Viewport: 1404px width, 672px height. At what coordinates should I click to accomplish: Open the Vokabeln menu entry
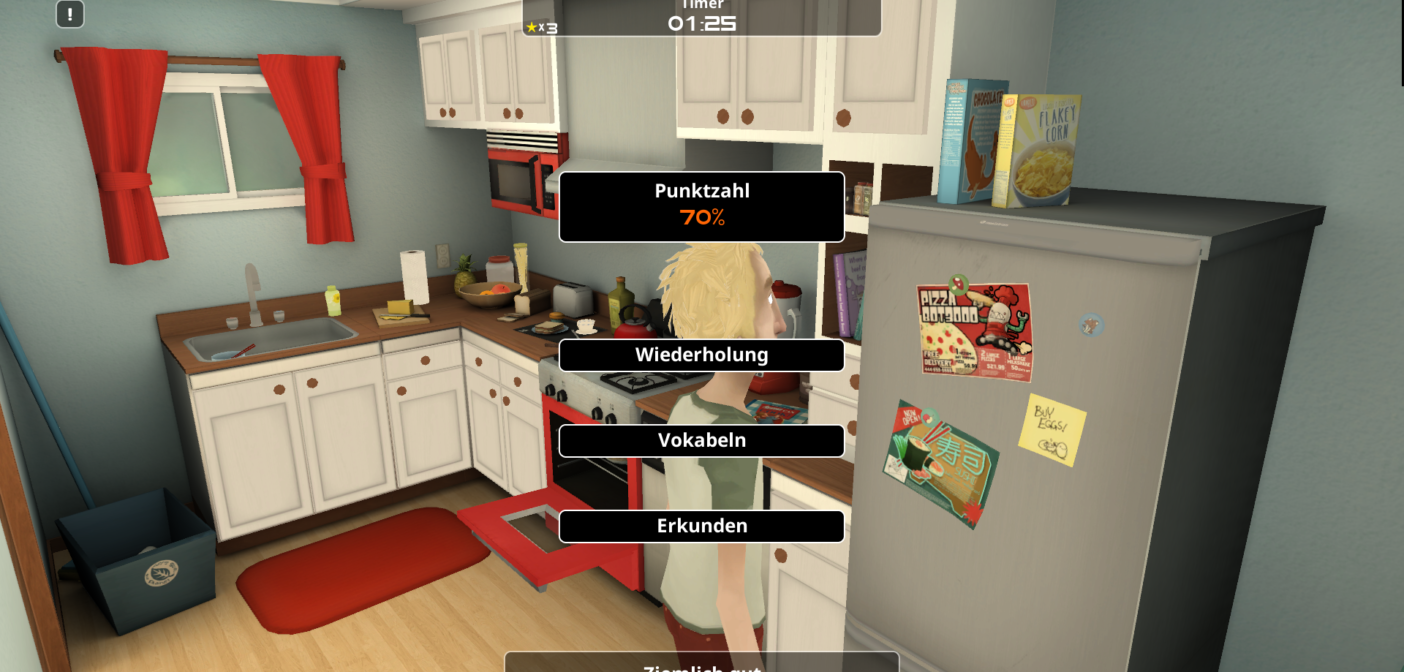pyautogui.click(x=701, y=441)
